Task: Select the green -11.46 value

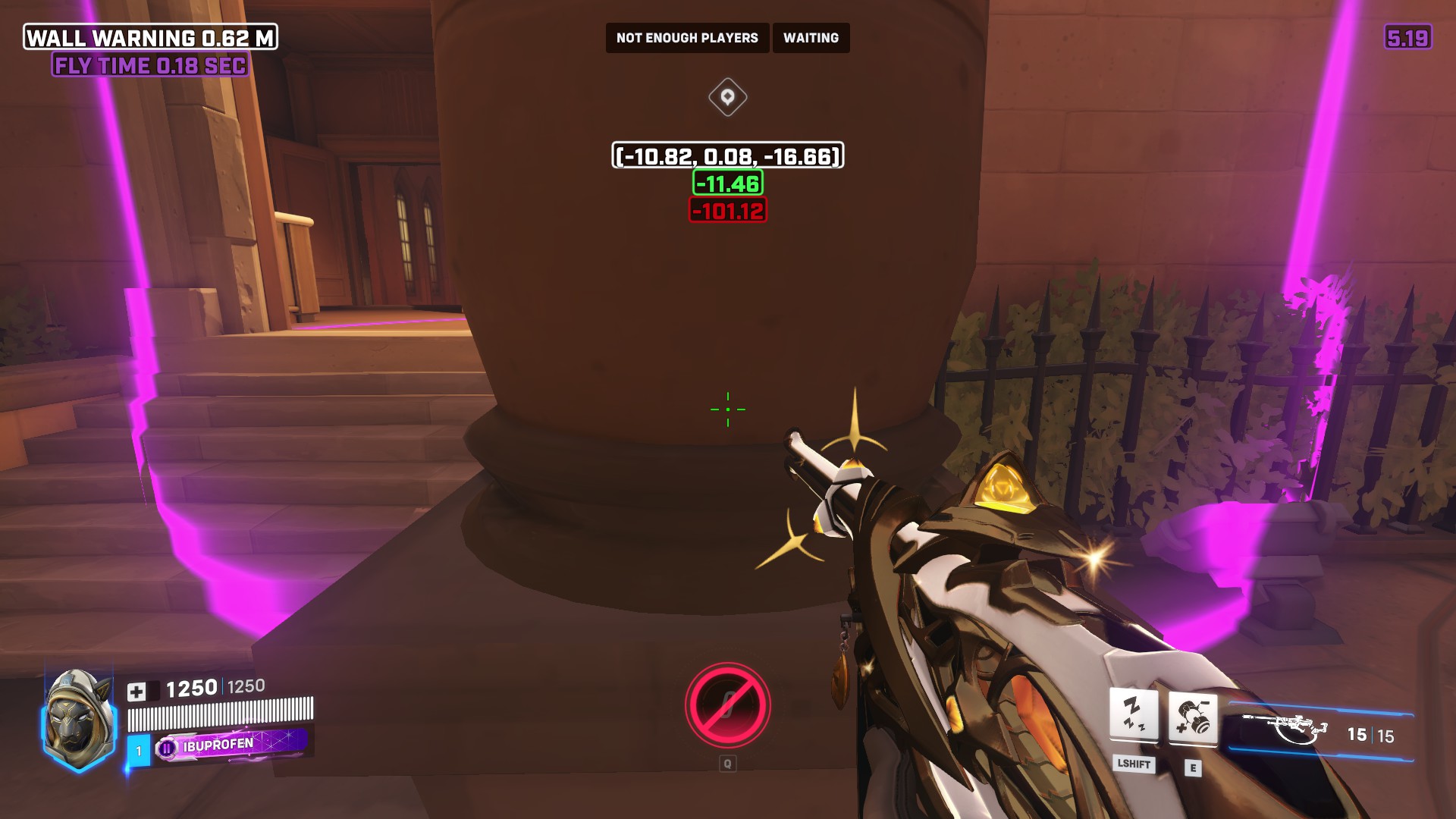Action: point(726,183)
